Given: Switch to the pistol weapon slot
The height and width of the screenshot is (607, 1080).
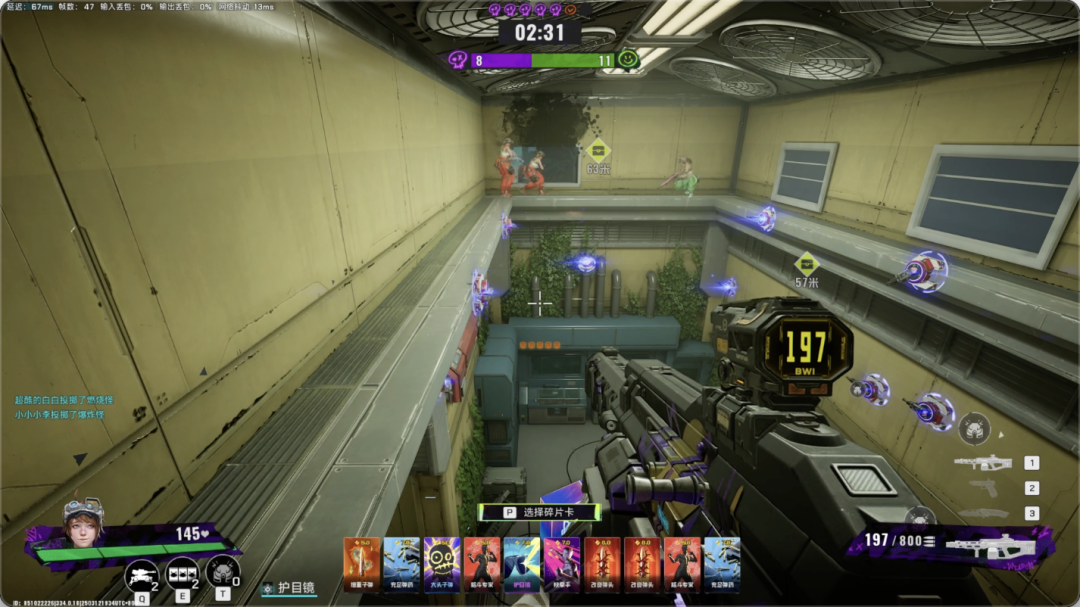Looking at the screenshot, I should point(983,488).
